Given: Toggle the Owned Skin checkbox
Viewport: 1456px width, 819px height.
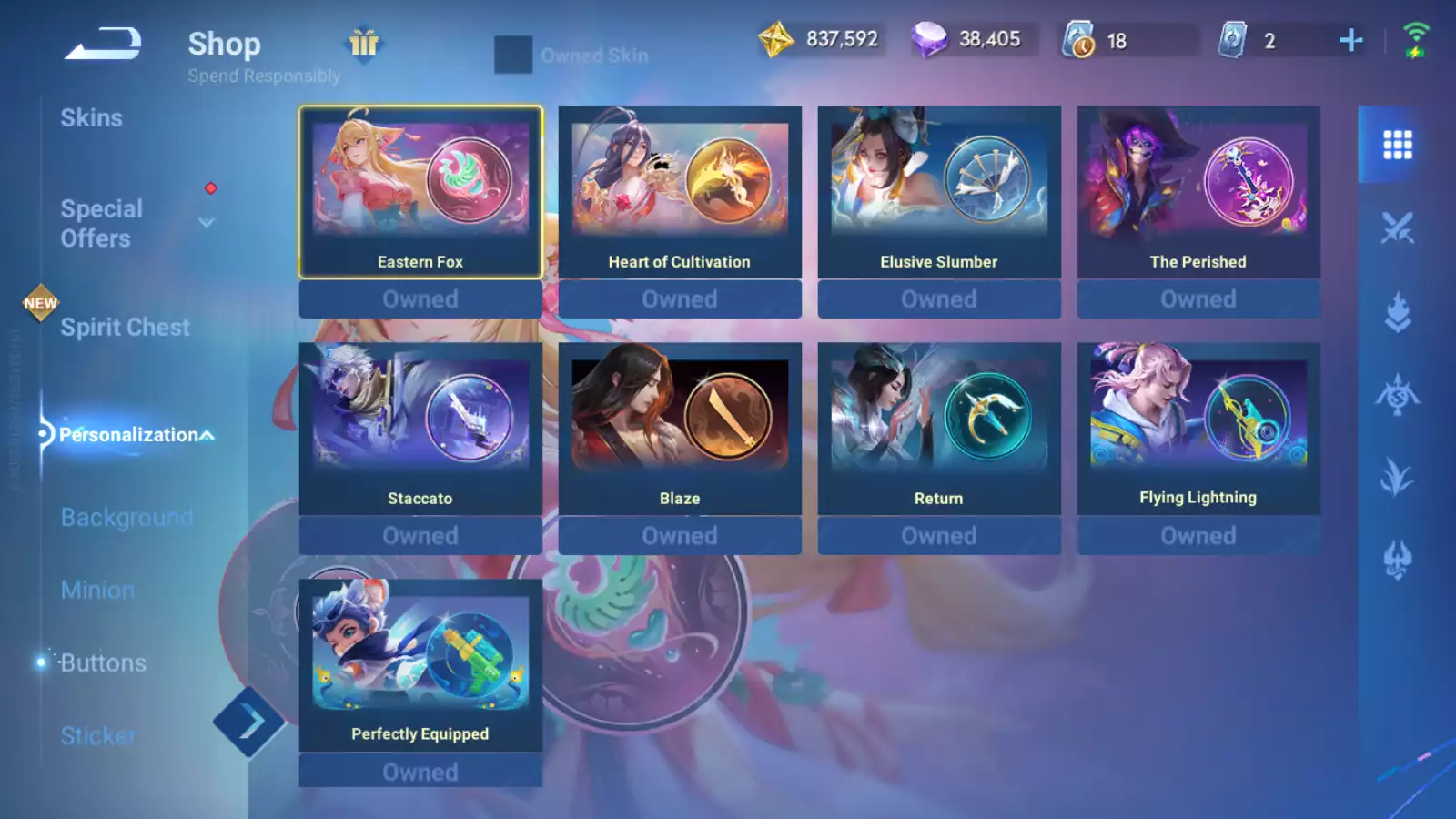Looking at the screenshot, I should (513, 56).
